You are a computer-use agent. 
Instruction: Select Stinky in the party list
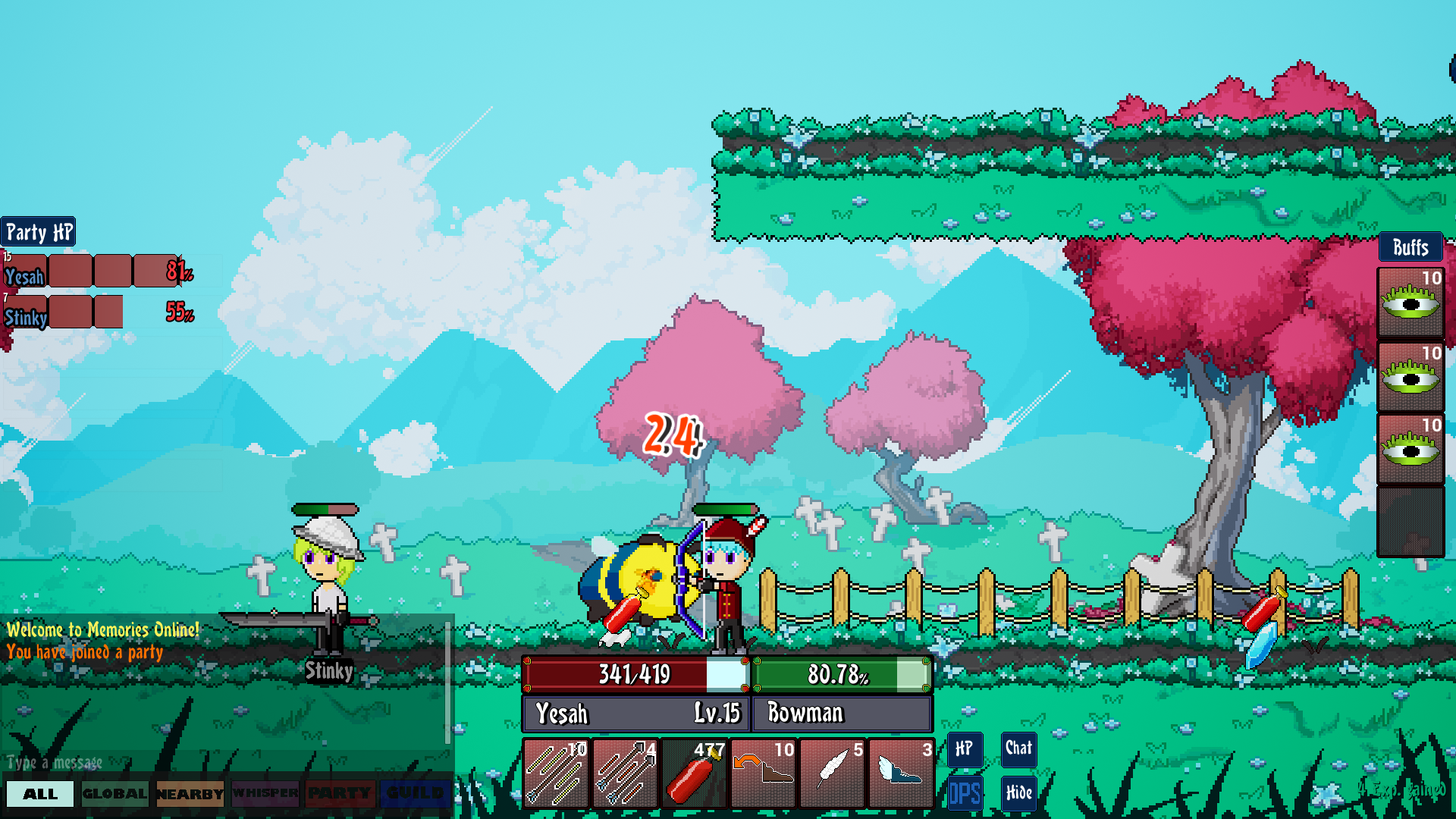click(26, 318)
